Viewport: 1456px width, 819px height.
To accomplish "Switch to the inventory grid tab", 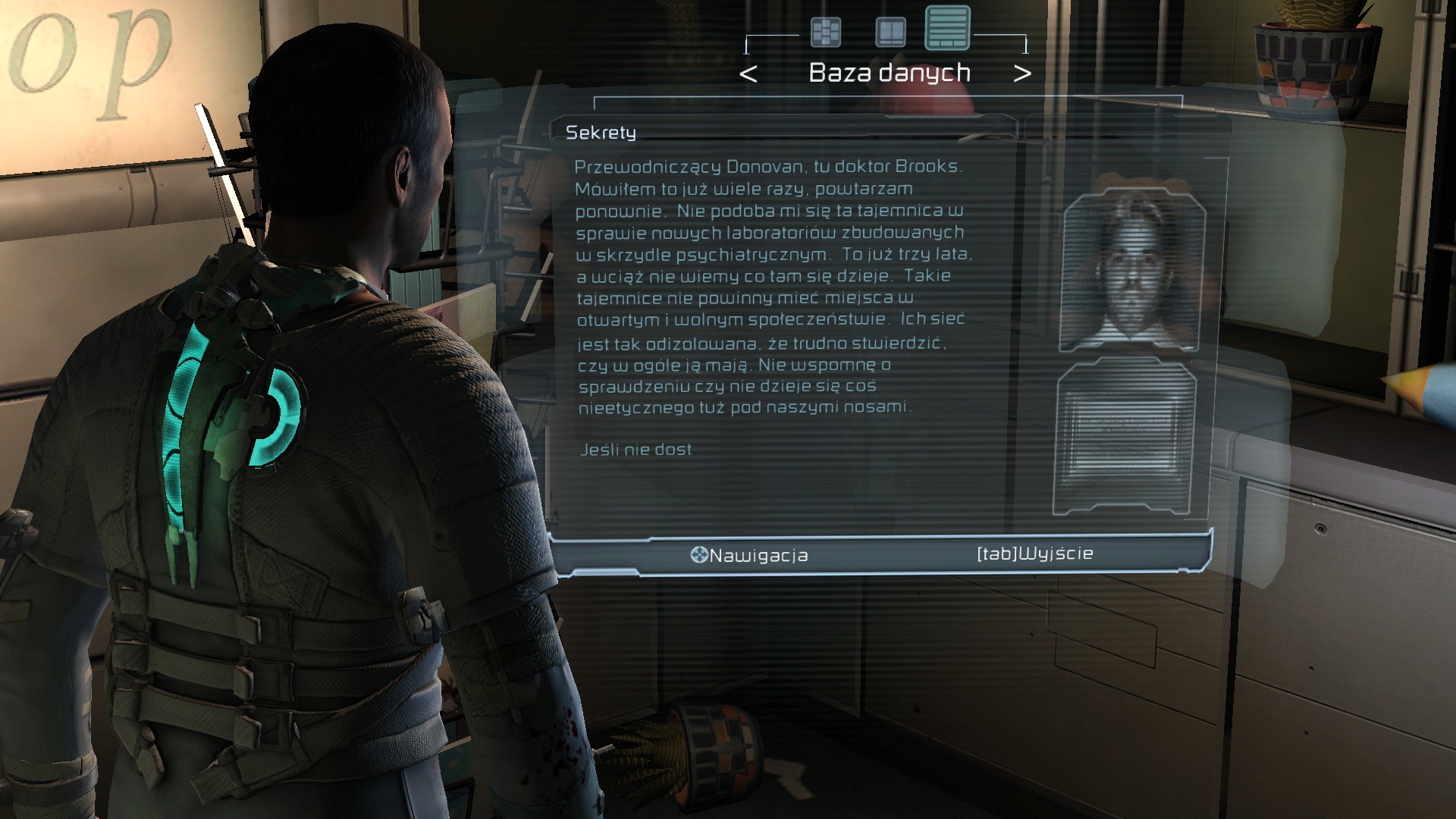I will coord(826,33).
